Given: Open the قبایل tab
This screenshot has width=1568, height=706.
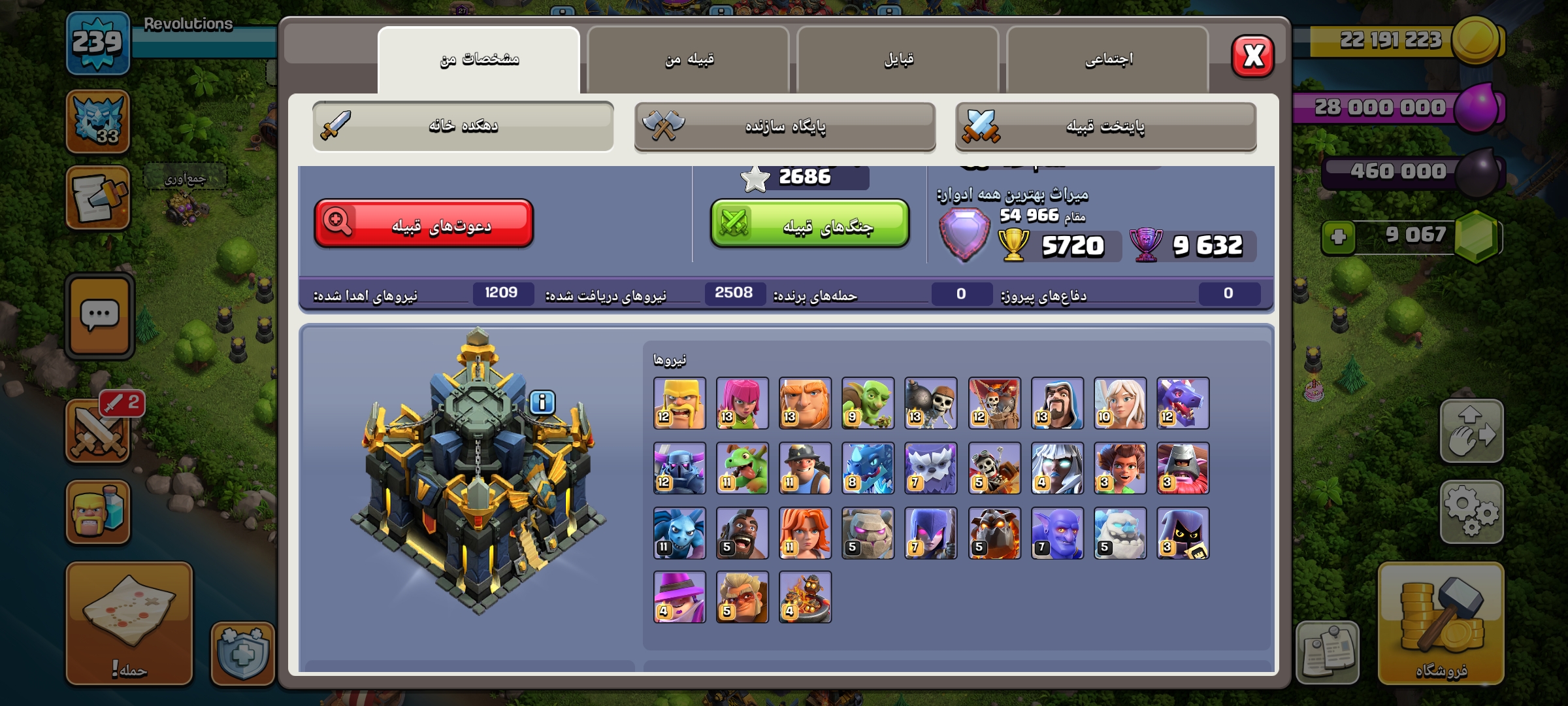Looking at the screenshot, I should [x=898, y=60].
